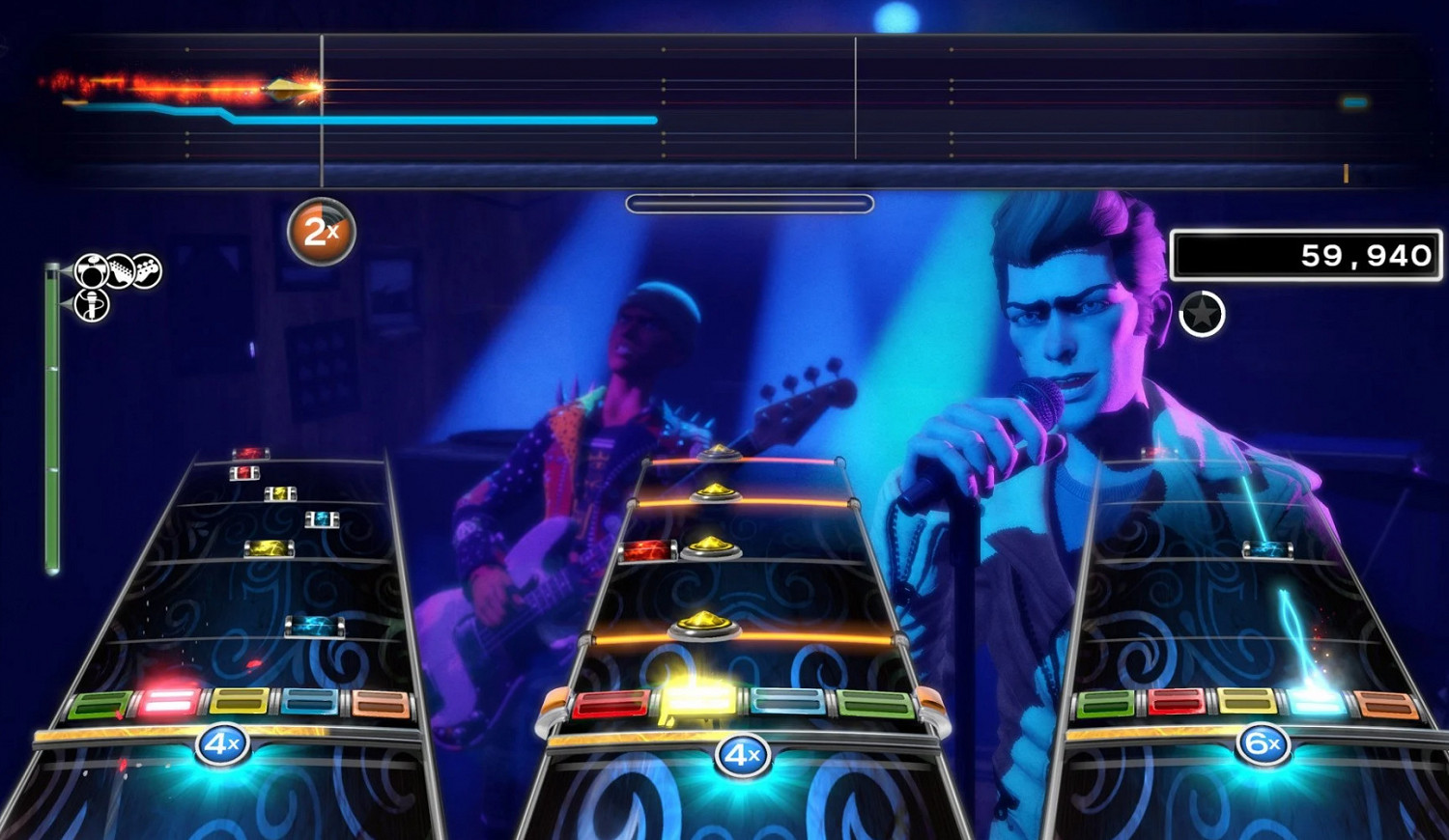This screenshot has height=840, width=1449.
Task: Click the 4x multiplier on the center highway
Action: pyautogui.click(x=742, y=756)
